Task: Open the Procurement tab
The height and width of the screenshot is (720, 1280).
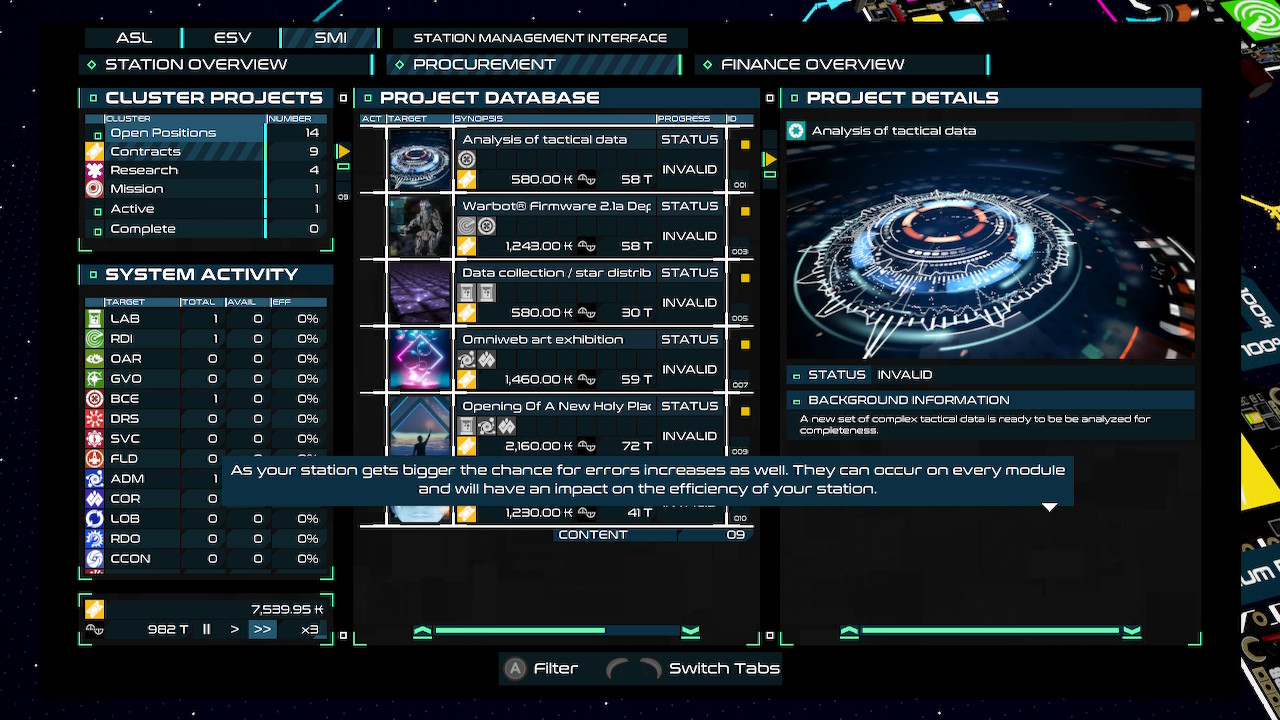Action: pyautogui.click(x=484, y=65)
